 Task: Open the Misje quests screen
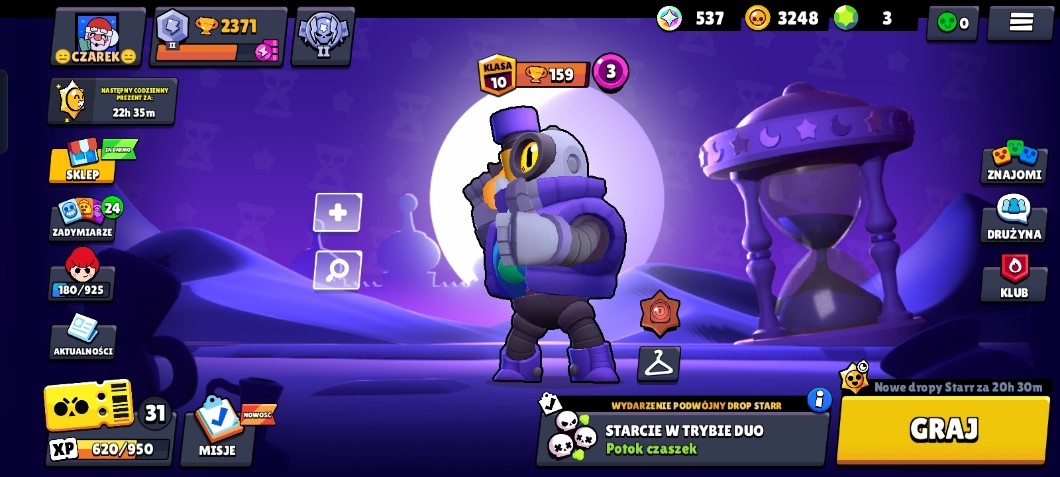(x=217, y=428)
